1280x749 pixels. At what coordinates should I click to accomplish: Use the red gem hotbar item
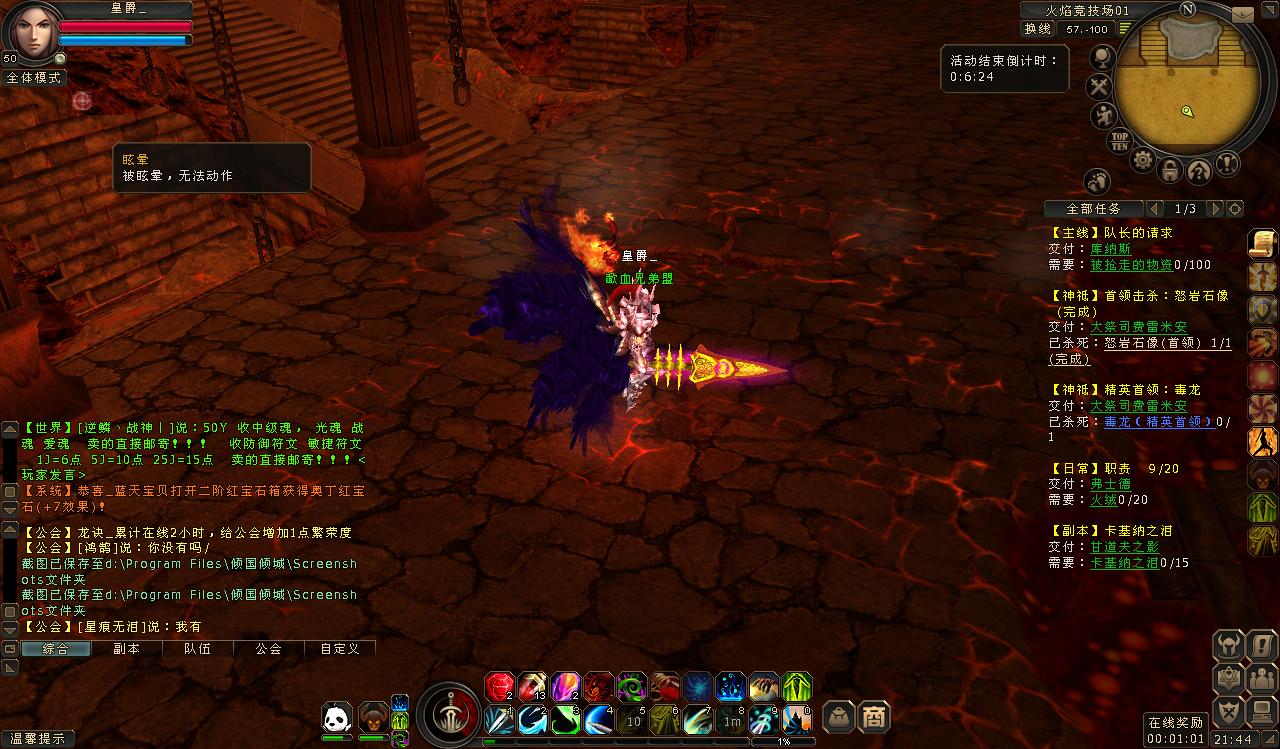coord(499,686)
